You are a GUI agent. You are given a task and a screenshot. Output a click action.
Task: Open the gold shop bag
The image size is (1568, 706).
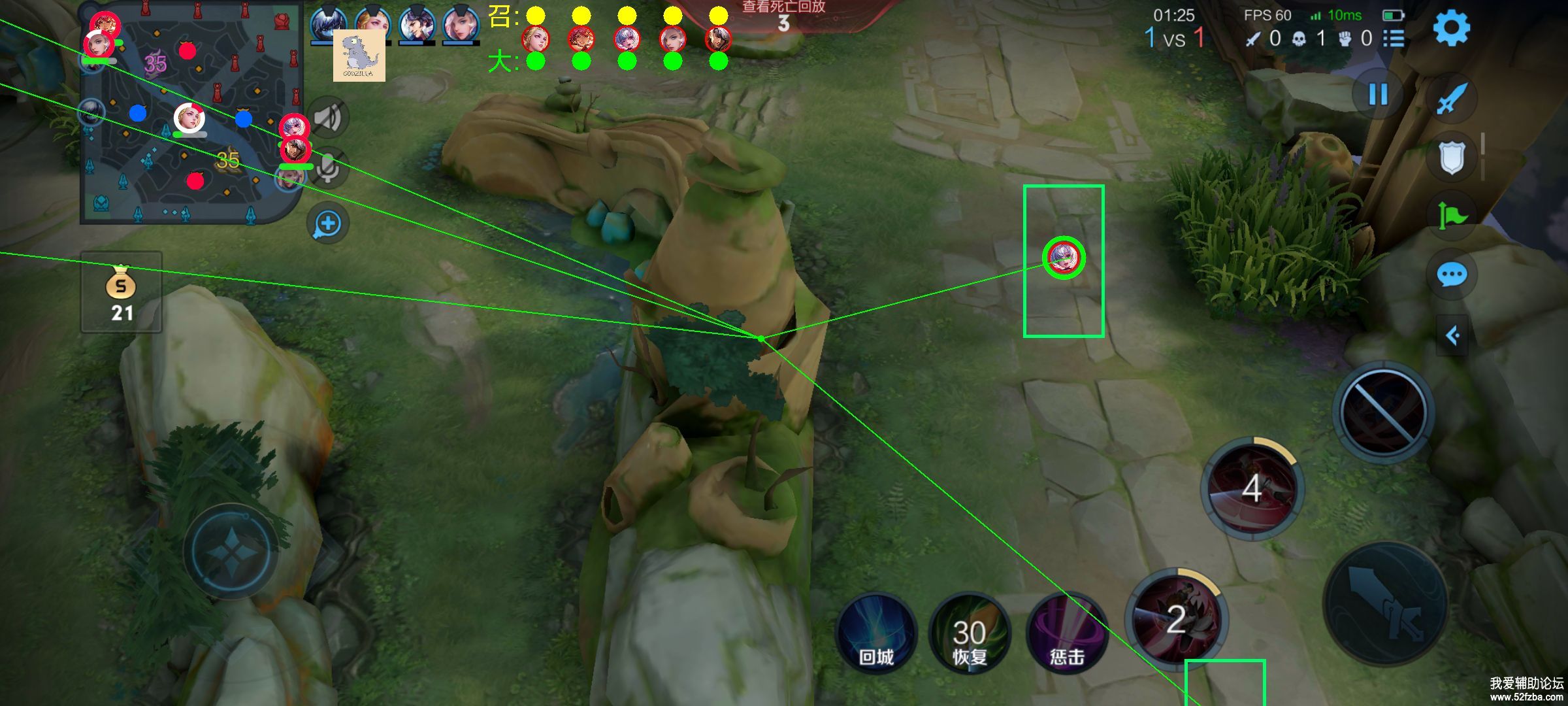(x=122, y=292)
